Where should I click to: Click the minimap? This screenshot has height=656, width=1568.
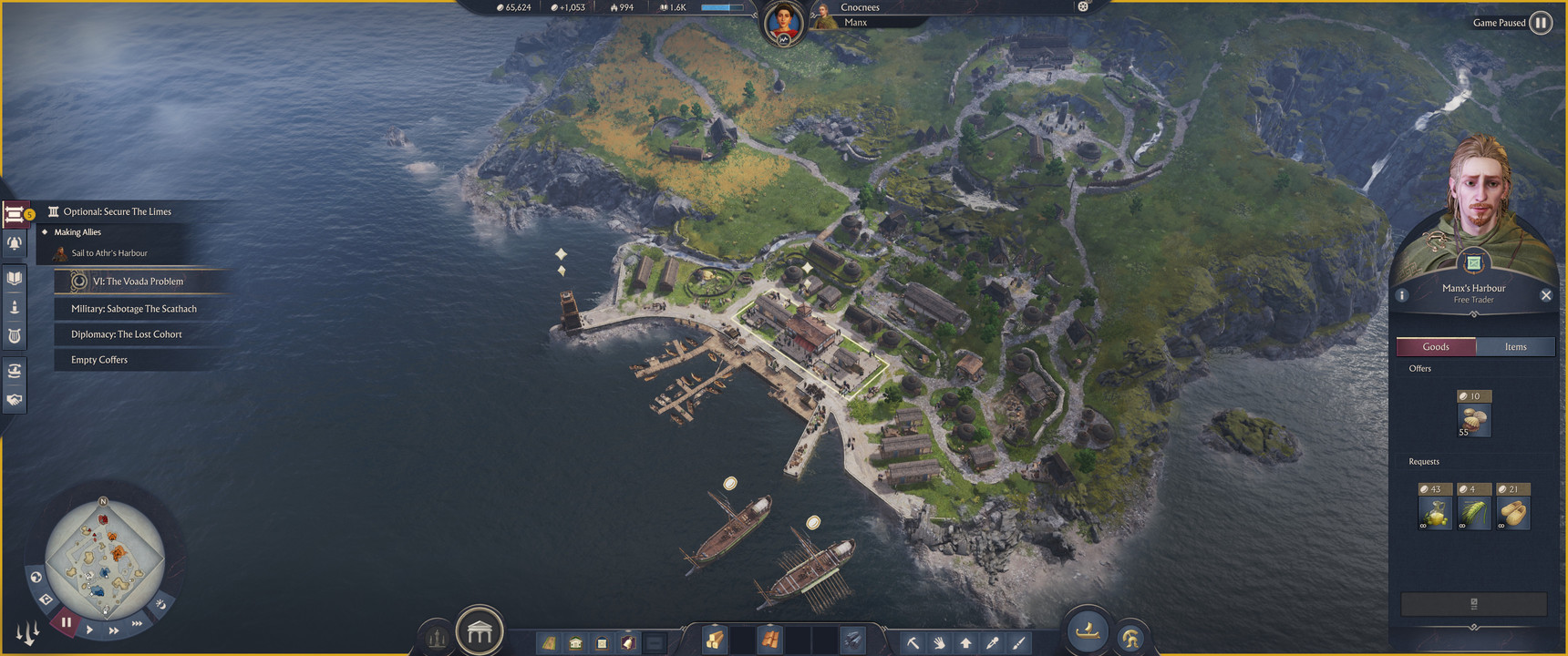pos(104,557)
